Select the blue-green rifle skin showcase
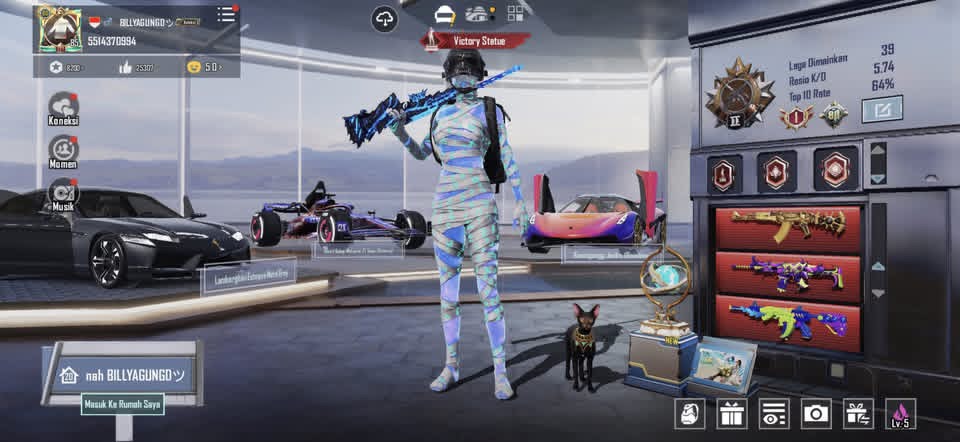This screenshot has width=960, height=442. click(x=788, y=320)
